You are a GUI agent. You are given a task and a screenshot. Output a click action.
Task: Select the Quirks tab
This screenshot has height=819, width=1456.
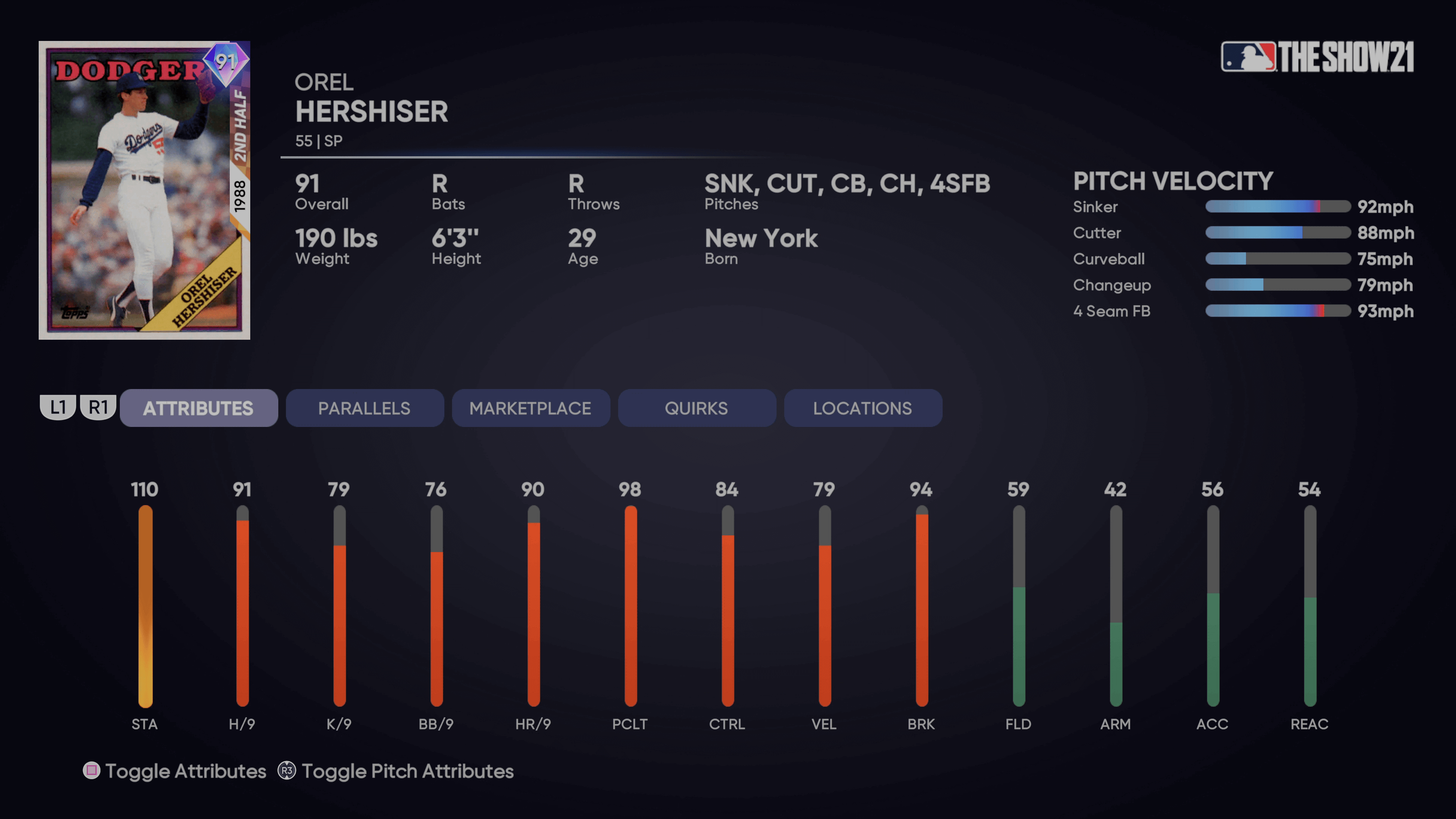click(x=697, y=408)
